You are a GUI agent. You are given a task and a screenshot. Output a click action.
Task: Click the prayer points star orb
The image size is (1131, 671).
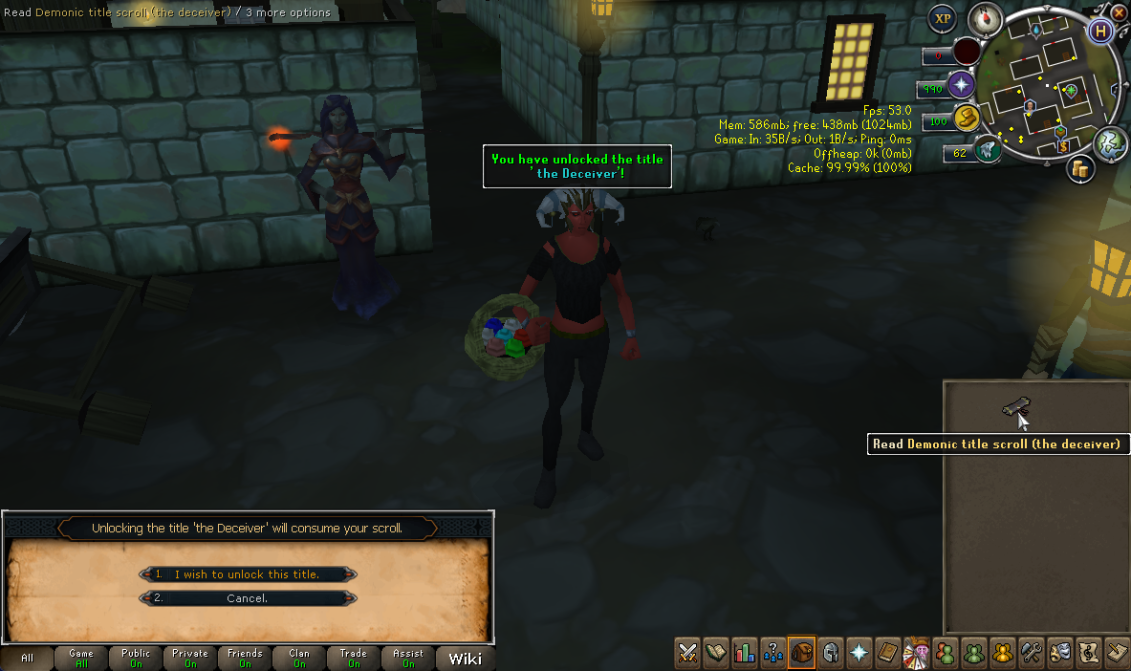pos(963,85)
